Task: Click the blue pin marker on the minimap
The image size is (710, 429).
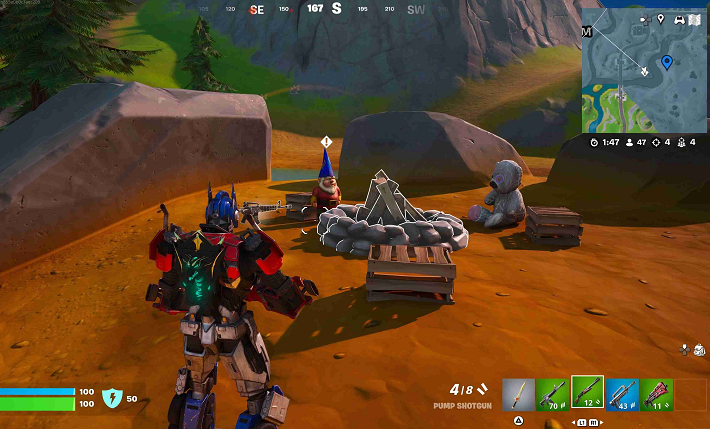Action: point(667,62)
